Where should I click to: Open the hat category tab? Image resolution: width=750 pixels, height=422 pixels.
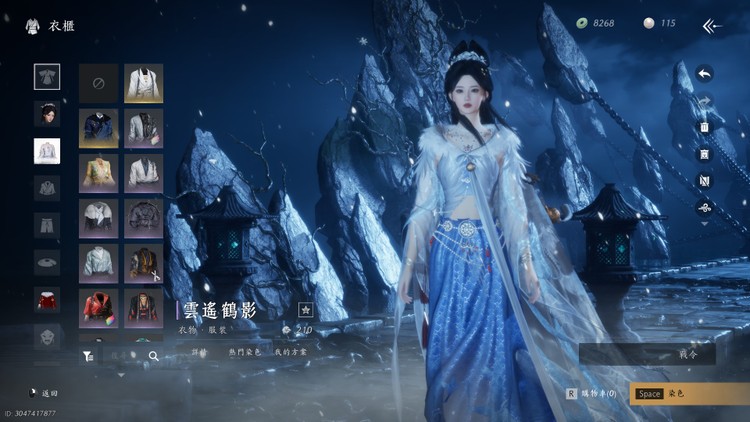[x=47, y=262]
